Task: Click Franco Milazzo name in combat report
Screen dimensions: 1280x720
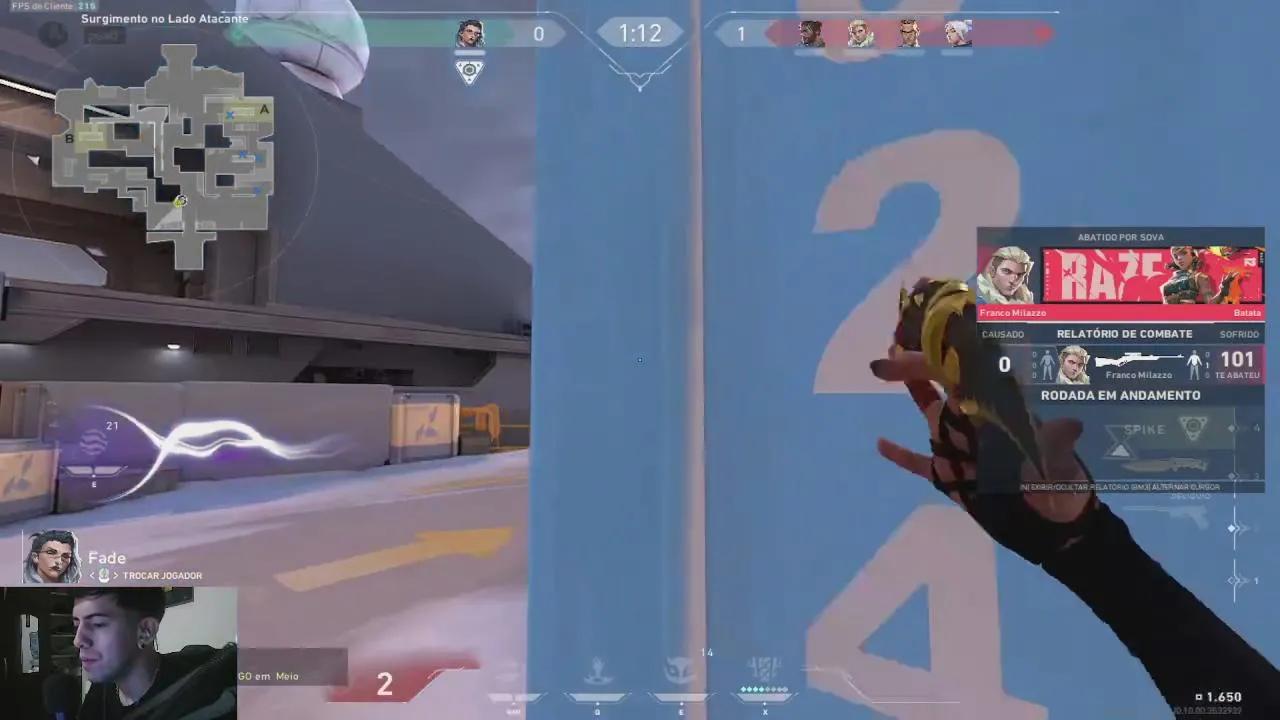Action: coord(1138,374)
